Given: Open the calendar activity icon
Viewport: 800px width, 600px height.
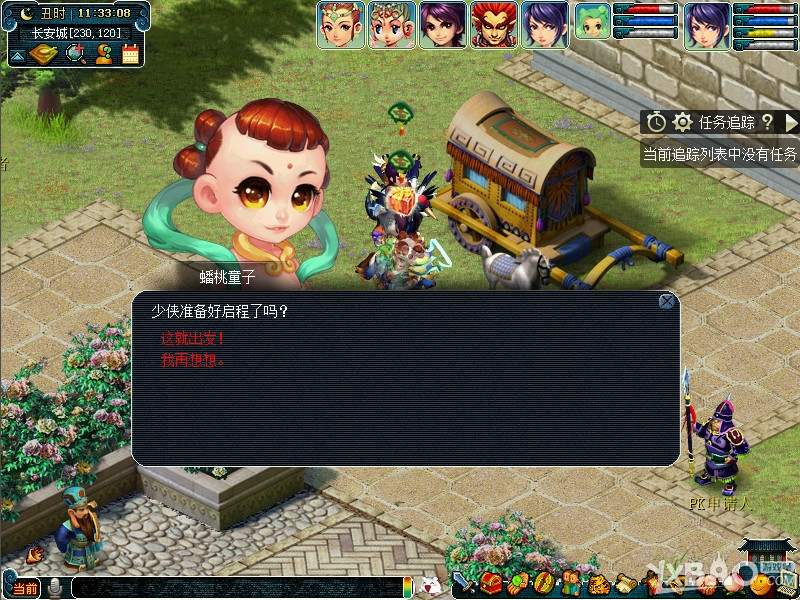Looking at the screenshot, I should point(130,54).
